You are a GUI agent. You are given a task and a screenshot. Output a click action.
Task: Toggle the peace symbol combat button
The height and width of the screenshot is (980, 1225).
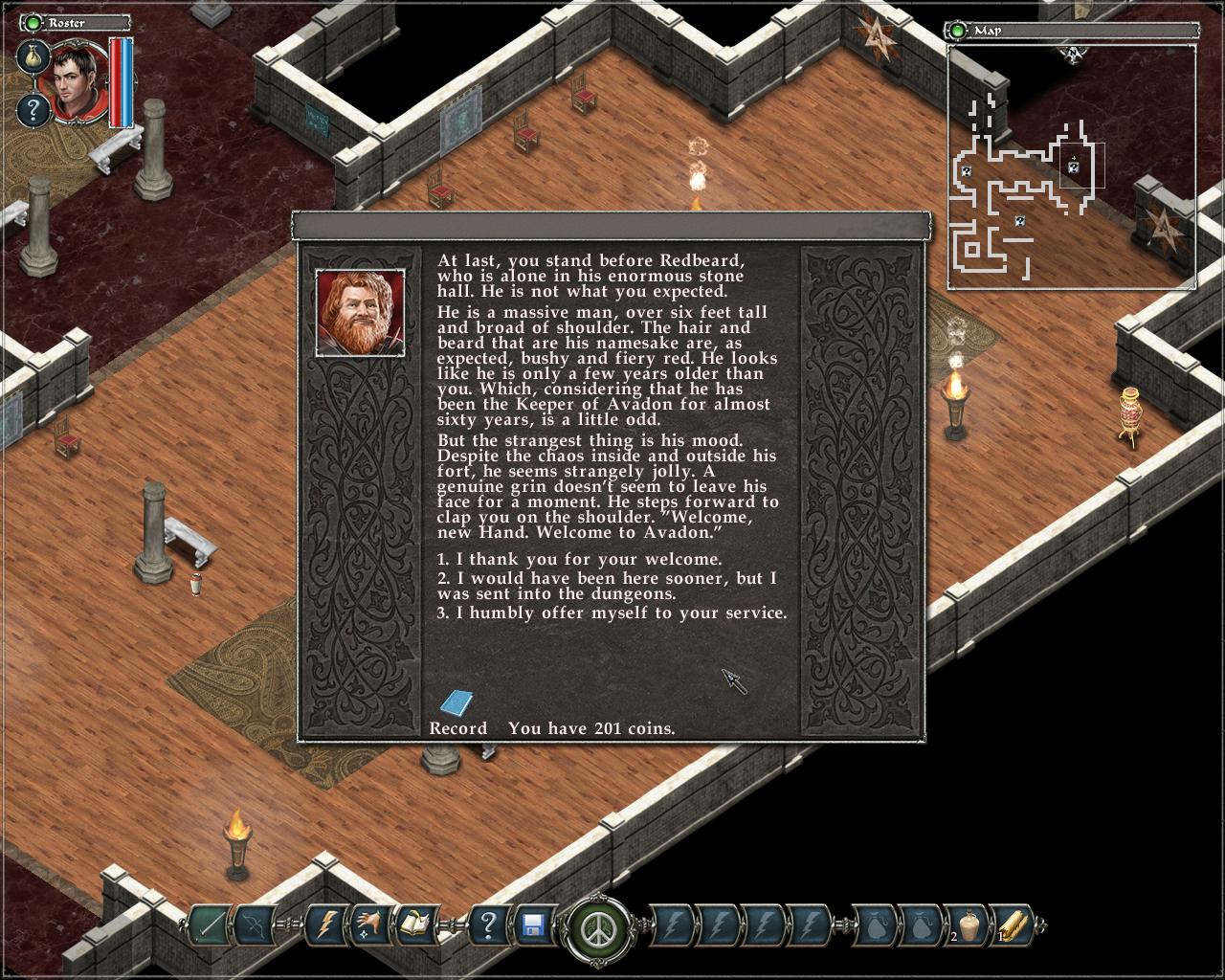pyautogui.click(x=598, y=927)
